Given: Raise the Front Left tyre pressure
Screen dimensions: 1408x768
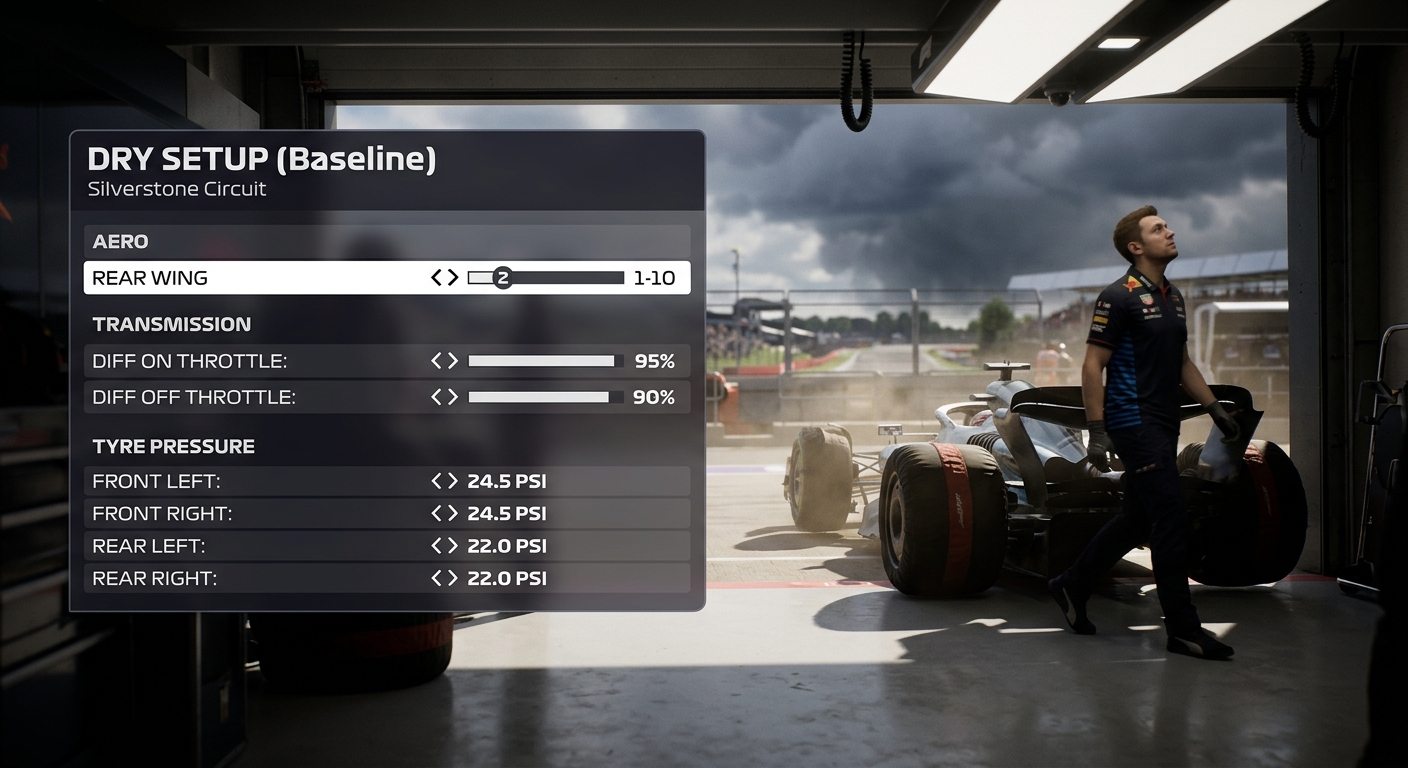Looking at the screenshot, I should (x=452, y=481).
